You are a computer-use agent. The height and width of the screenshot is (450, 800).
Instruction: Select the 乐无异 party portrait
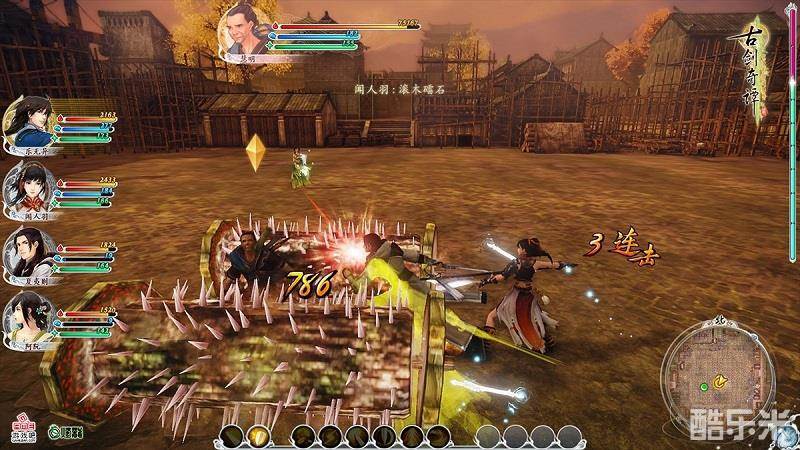(x=27, y=121)
